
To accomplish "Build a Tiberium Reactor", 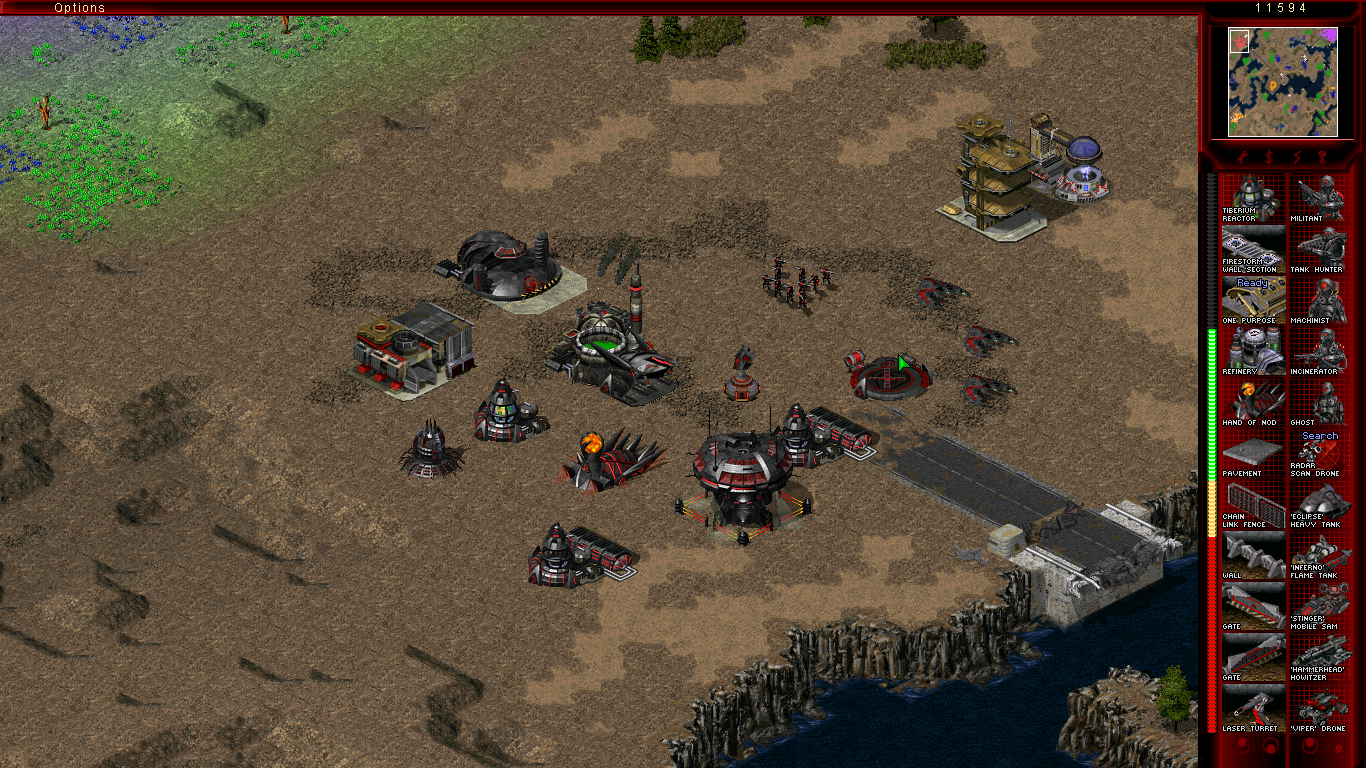I will [1253, 199].
